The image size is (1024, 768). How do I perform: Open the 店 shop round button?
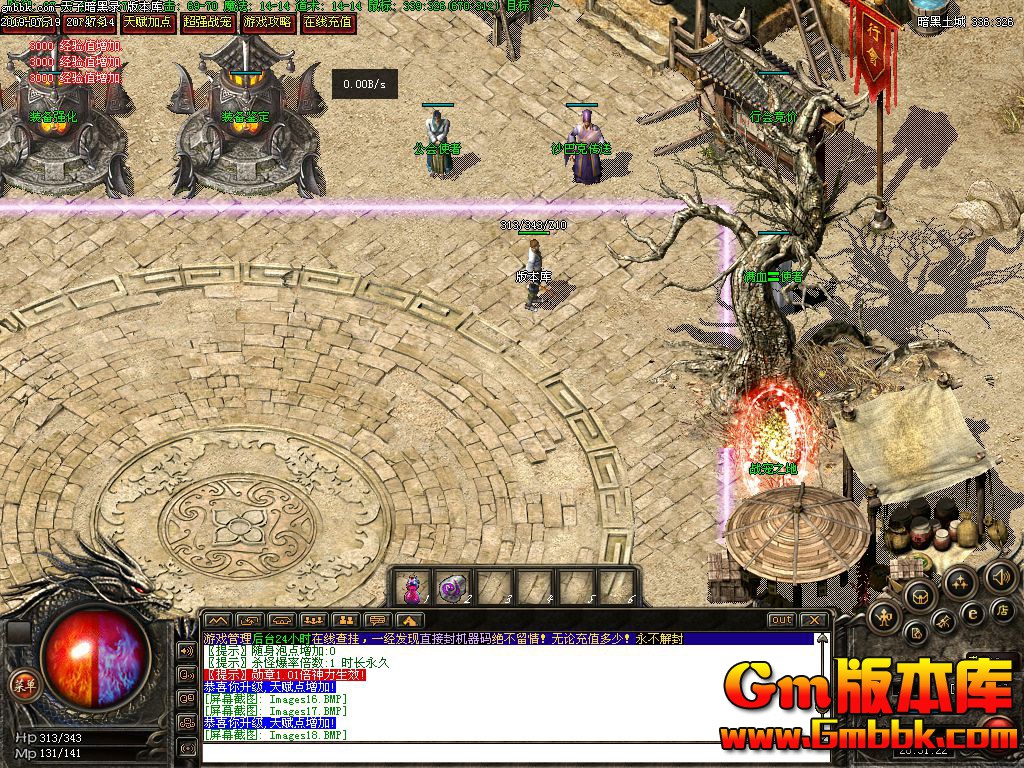(1003, 609)
